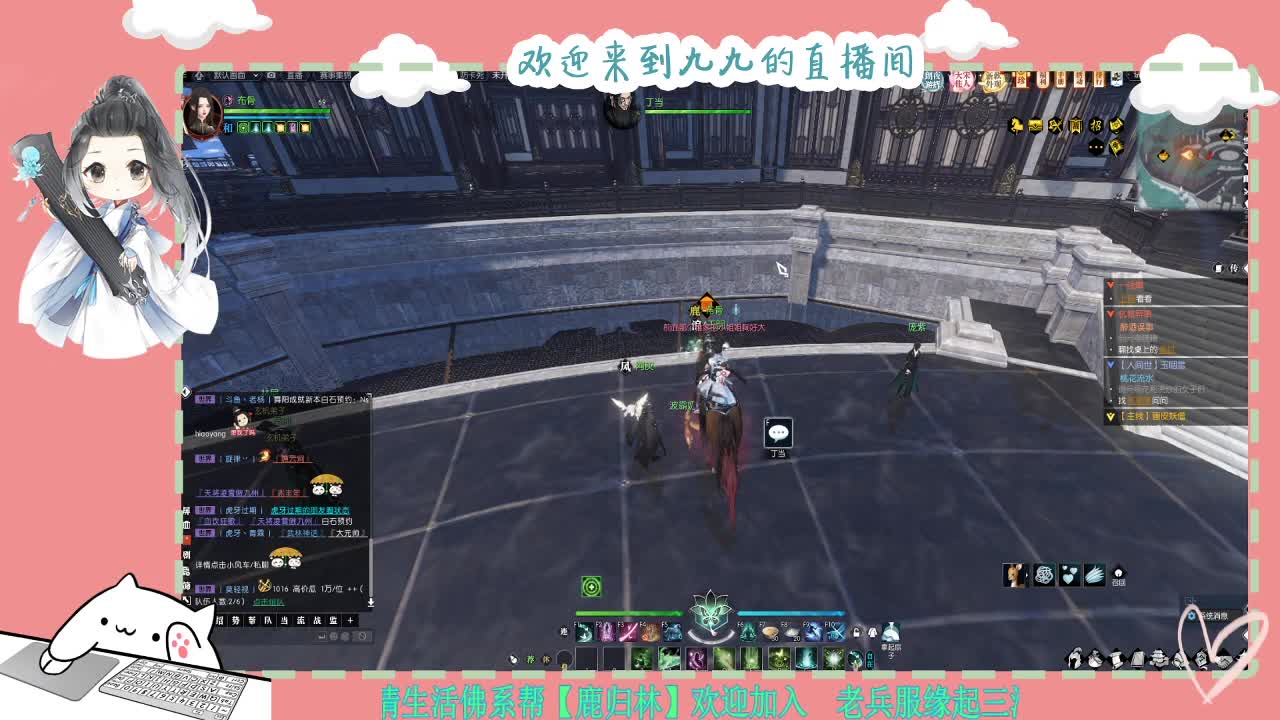This screenshot has height=720, width=1280.
Task: Open the 福利 event banner icon
Action: (x=1043, y=79)
